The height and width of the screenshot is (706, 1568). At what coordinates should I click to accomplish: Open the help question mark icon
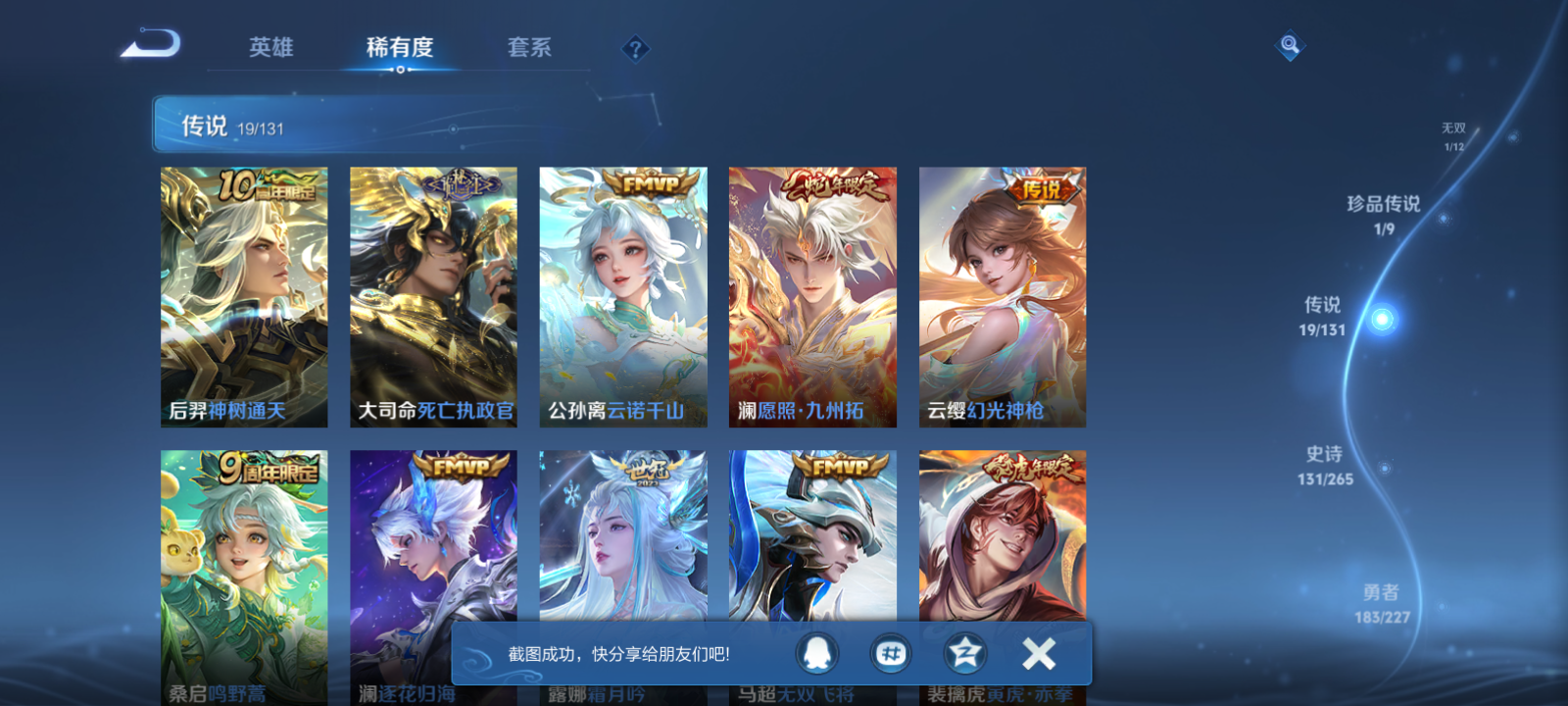point(635,48)
